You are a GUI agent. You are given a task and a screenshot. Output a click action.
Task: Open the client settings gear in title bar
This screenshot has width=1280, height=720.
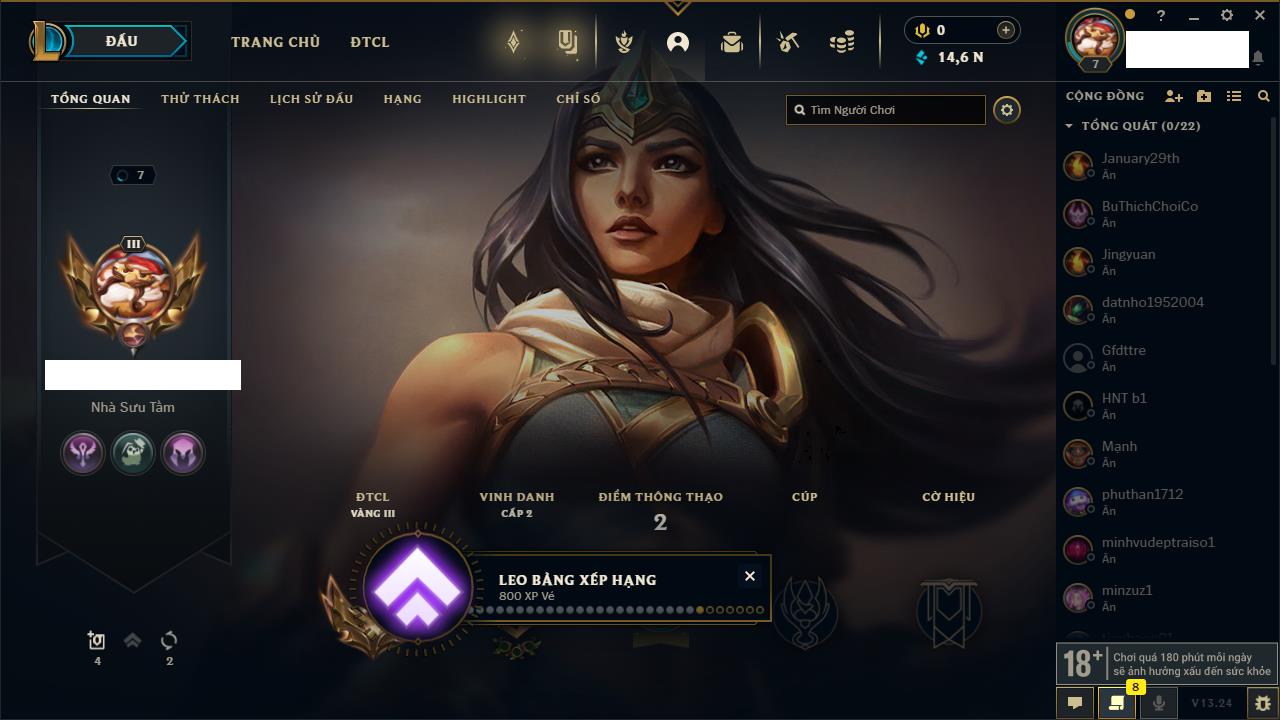(x=1227, y=16)
